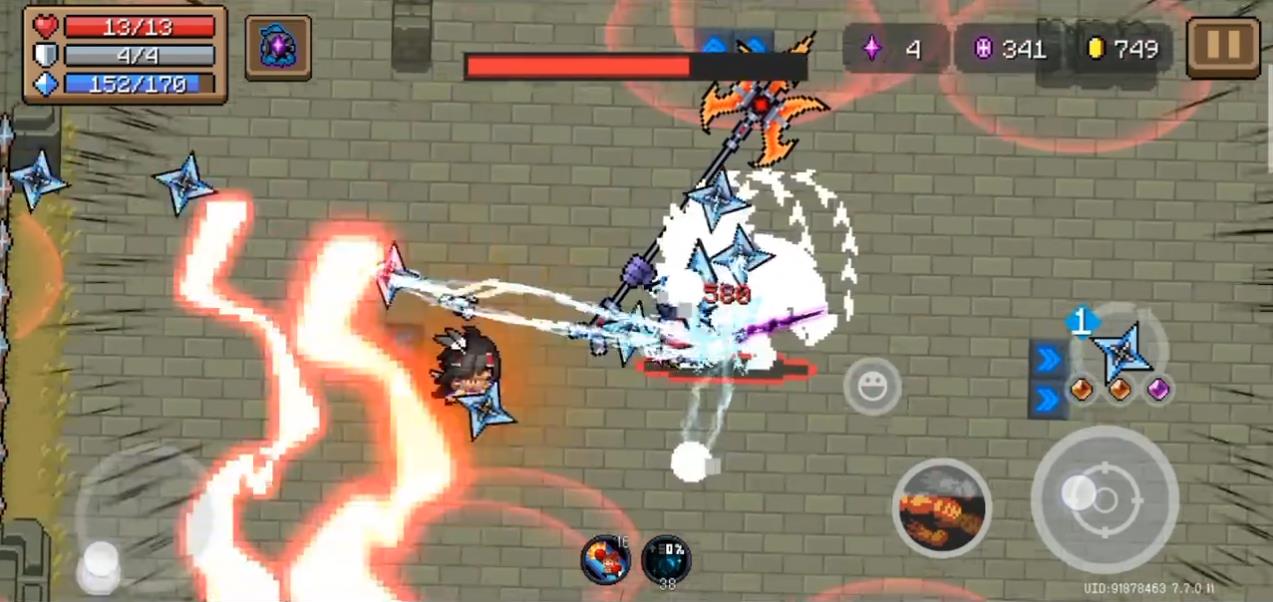Switch weapon via the shuriken slot
The width and height of the screenshot is (1273, 602).
click(1120, 351)
